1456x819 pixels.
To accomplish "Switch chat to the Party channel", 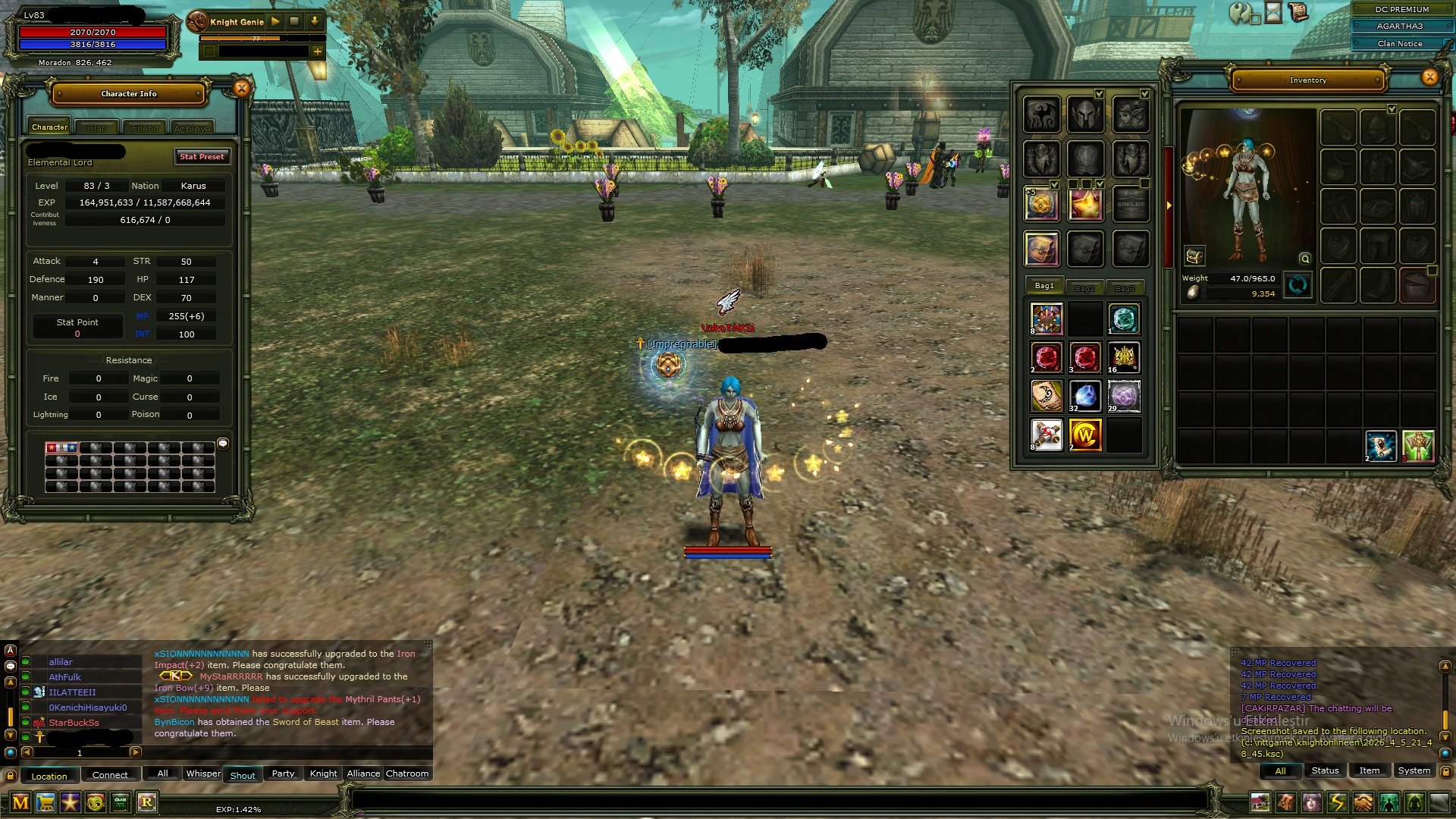I will tap(283, 773).
